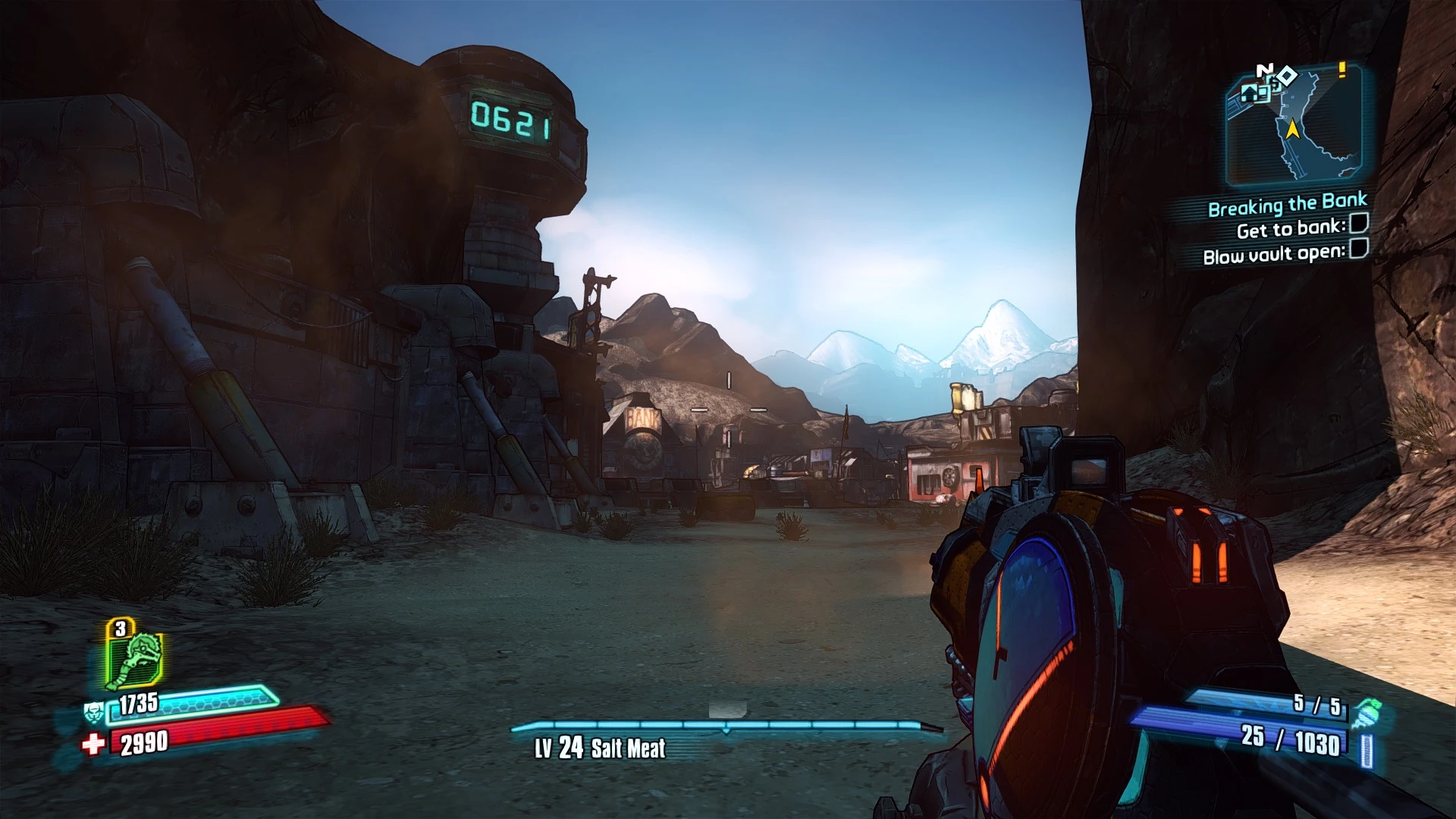Select the diamond waypoint marker near the minimap

(1288, 75)
